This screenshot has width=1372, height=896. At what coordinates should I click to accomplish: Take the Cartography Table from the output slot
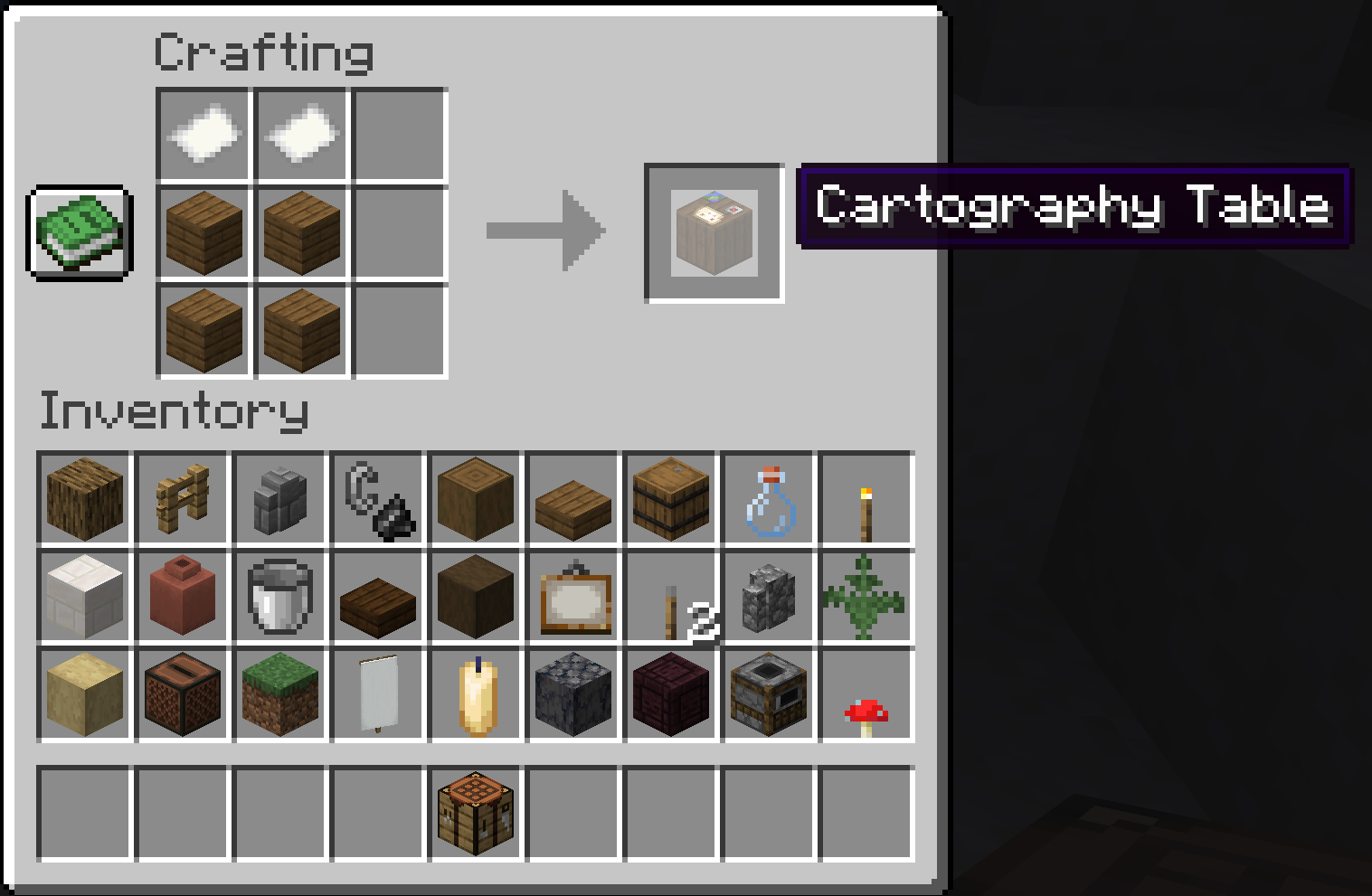click(x=714, y=232)
